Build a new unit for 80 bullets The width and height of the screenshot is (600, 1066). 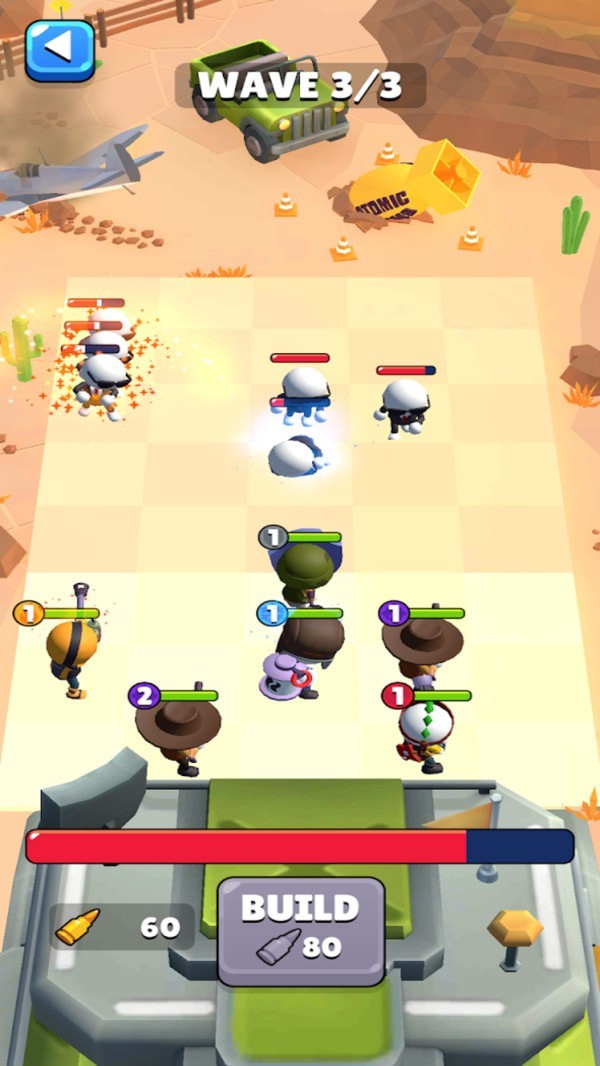(301, 931)
